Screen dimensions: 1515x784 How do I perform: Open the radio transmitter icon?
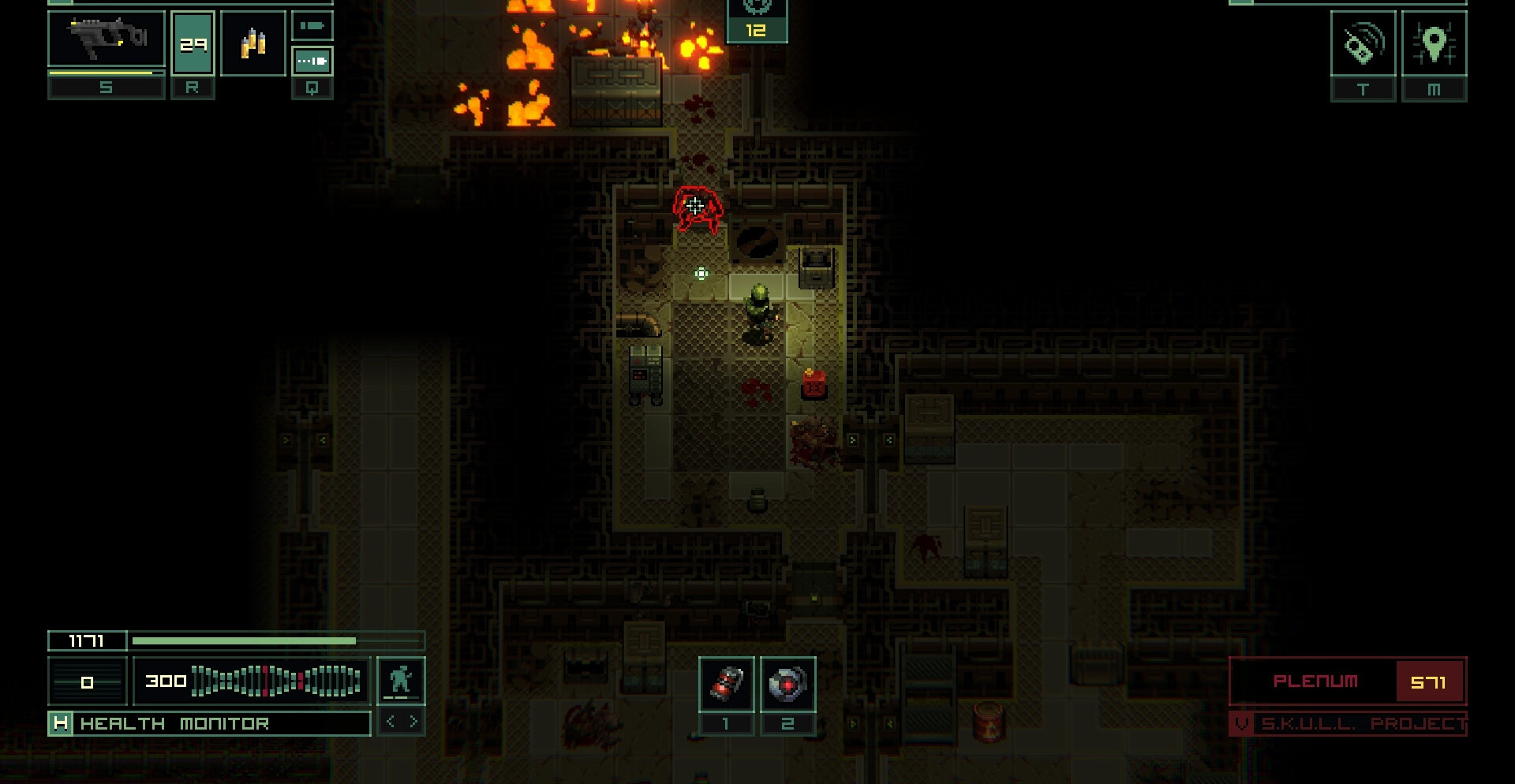(x=1363, y=44)
